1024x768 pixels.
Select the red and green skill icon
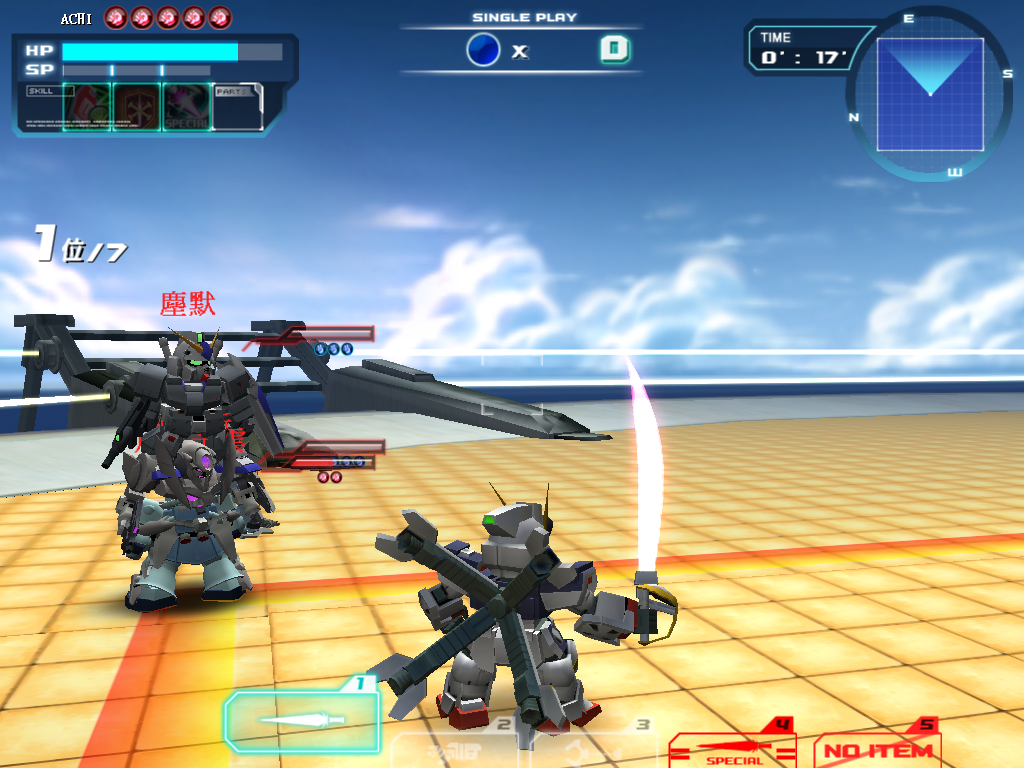[87, 107]
